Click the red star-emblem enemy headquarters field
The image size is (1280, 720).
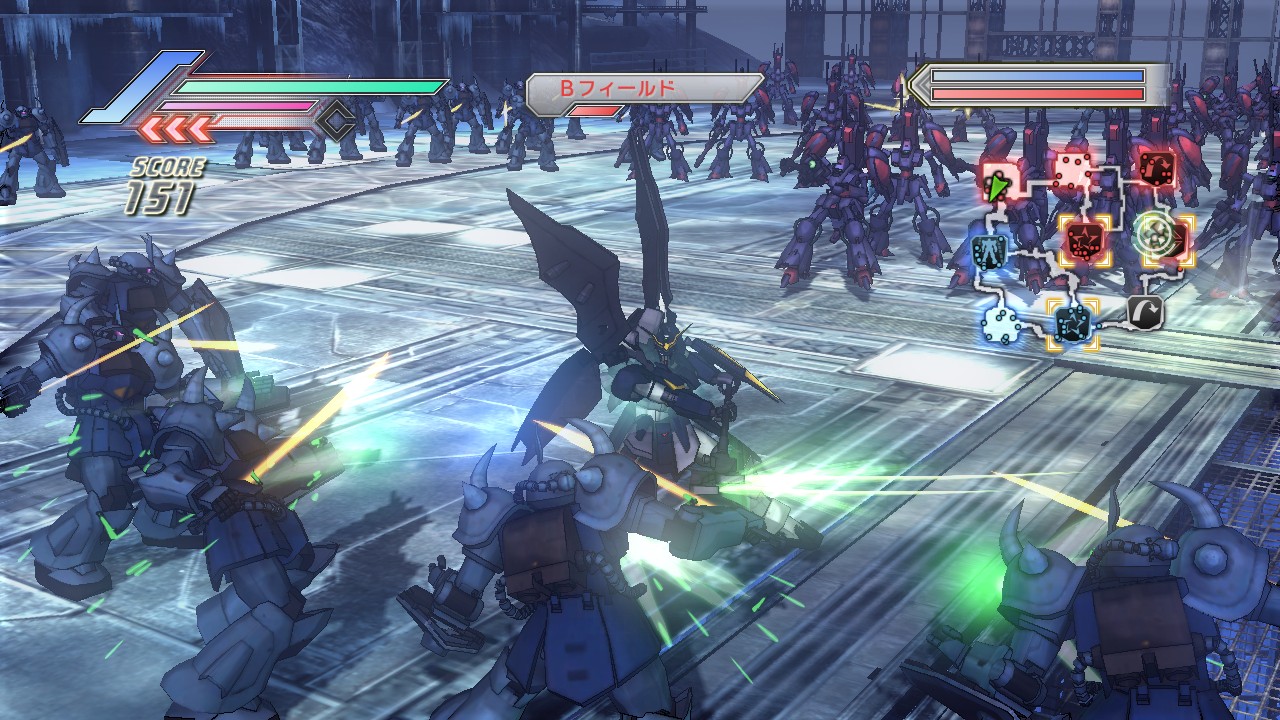point(1081,238)
